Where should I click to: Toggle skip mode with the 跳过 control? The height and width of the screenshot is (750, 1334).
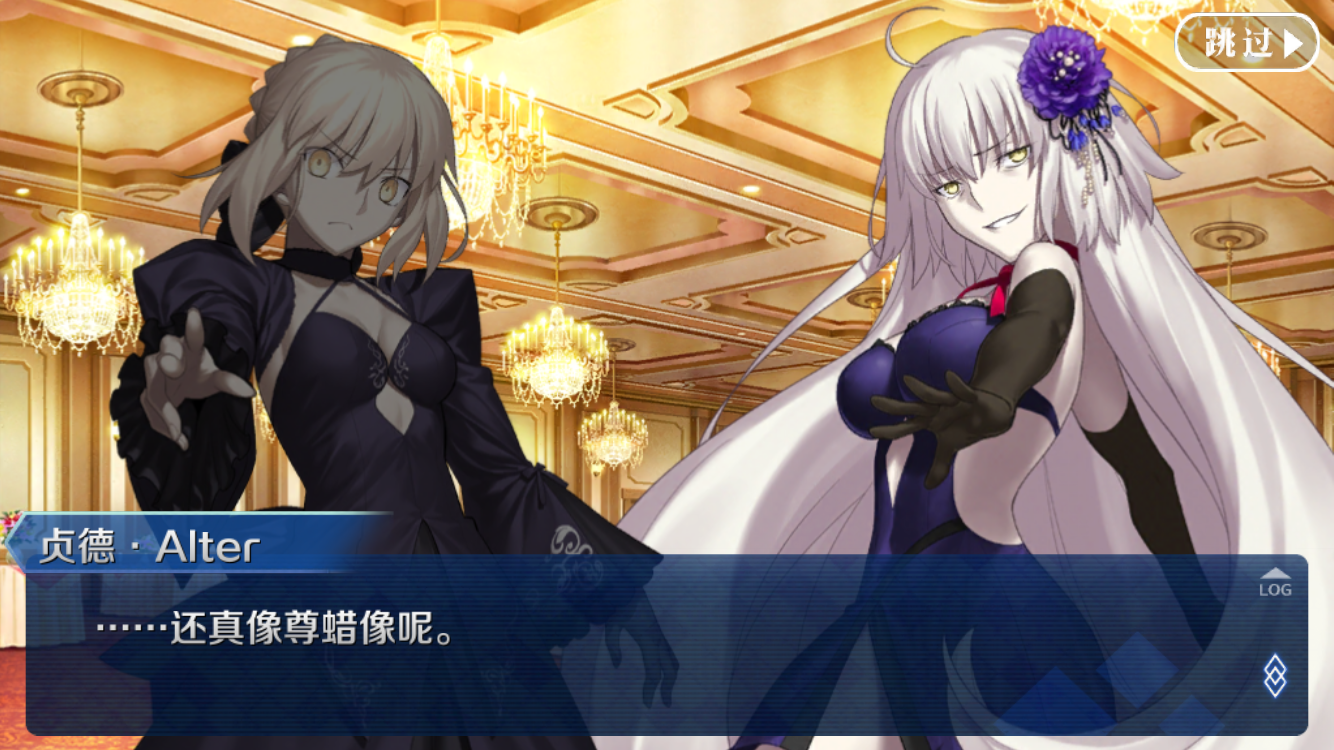1245,43
